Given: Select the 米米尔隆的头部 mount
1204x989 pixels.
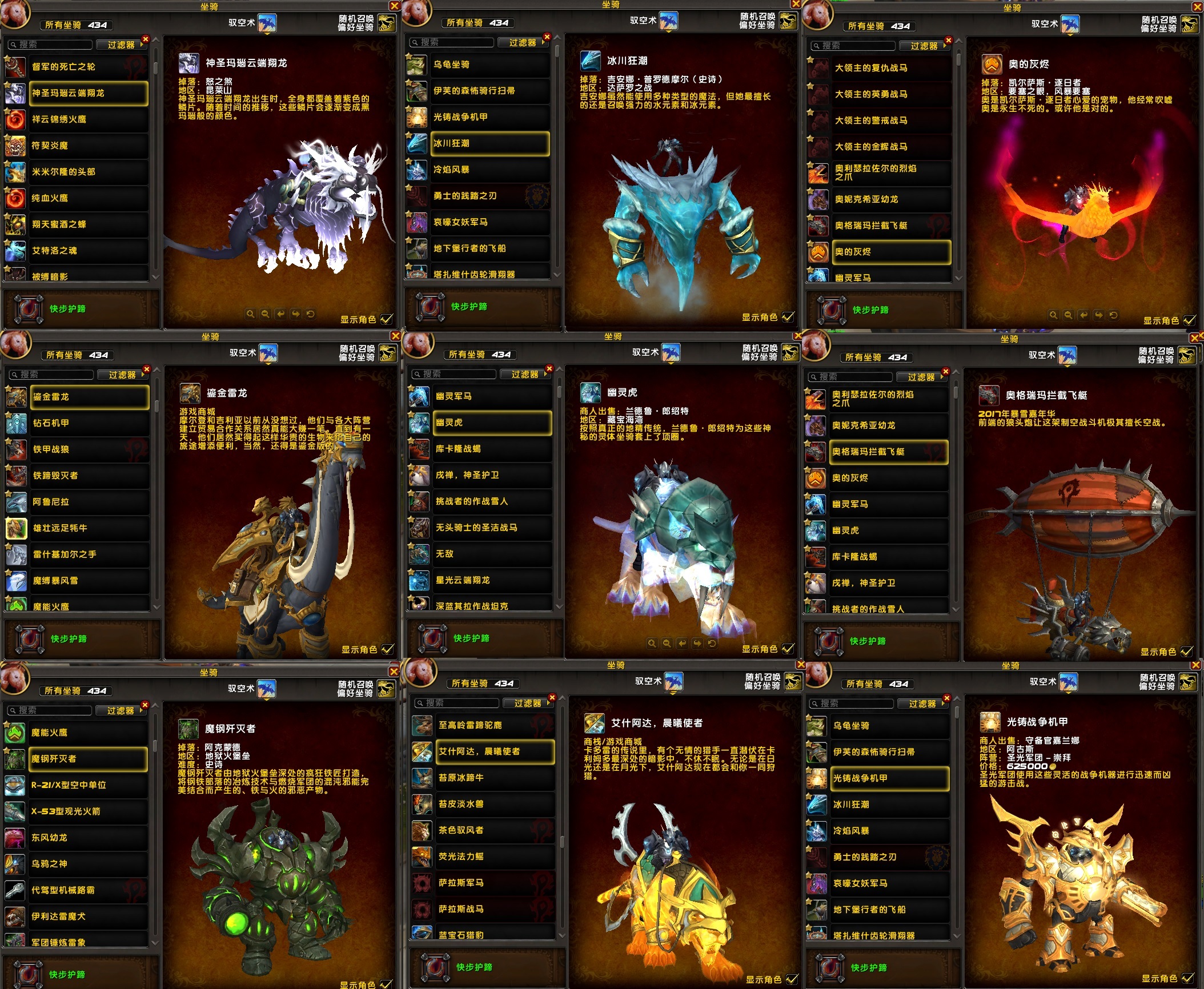Looking at the screenshot, I should pos(89,172).
